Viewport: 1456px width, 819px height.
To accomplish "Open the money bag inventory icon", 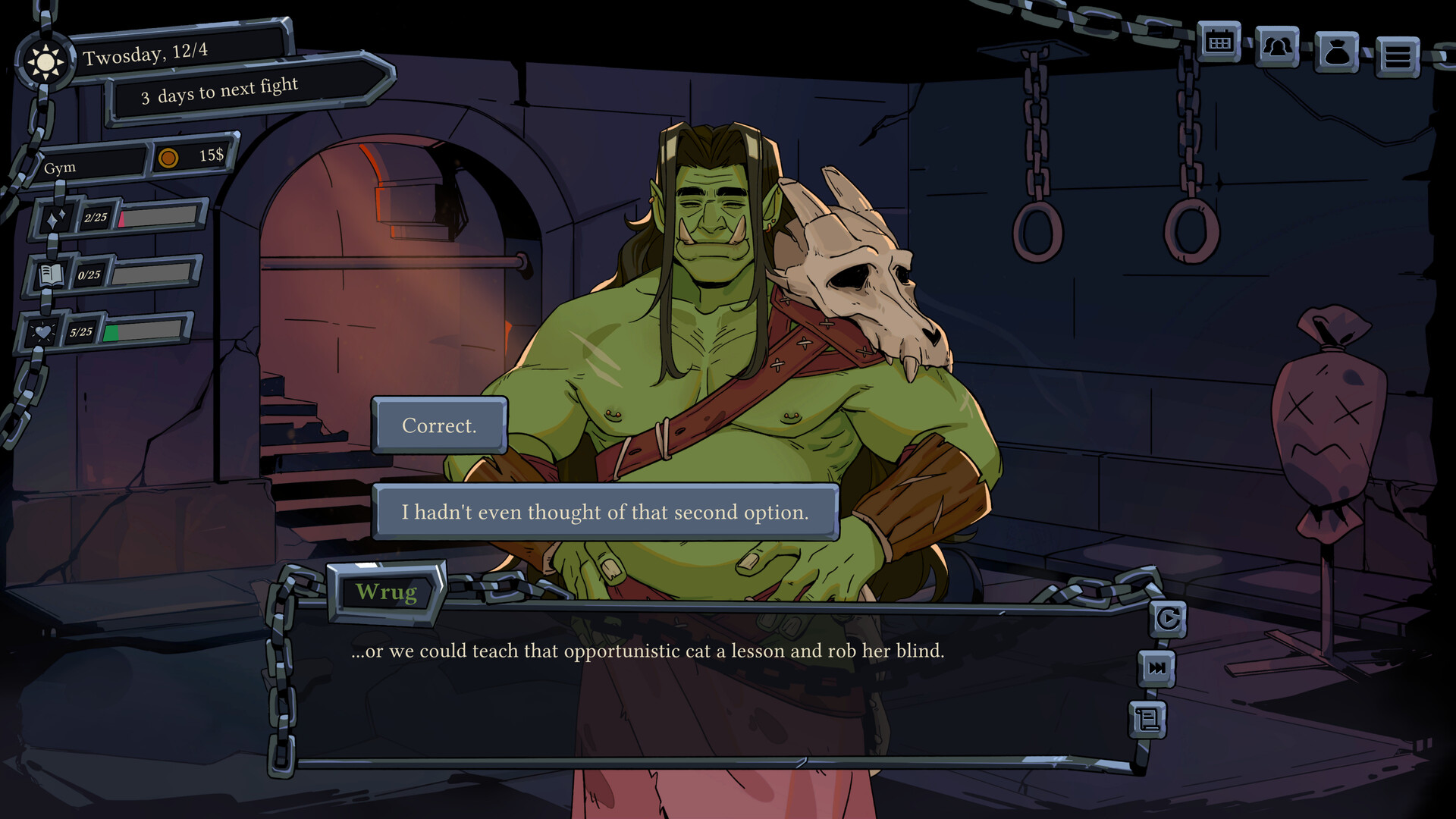I will pos(1336,52).
